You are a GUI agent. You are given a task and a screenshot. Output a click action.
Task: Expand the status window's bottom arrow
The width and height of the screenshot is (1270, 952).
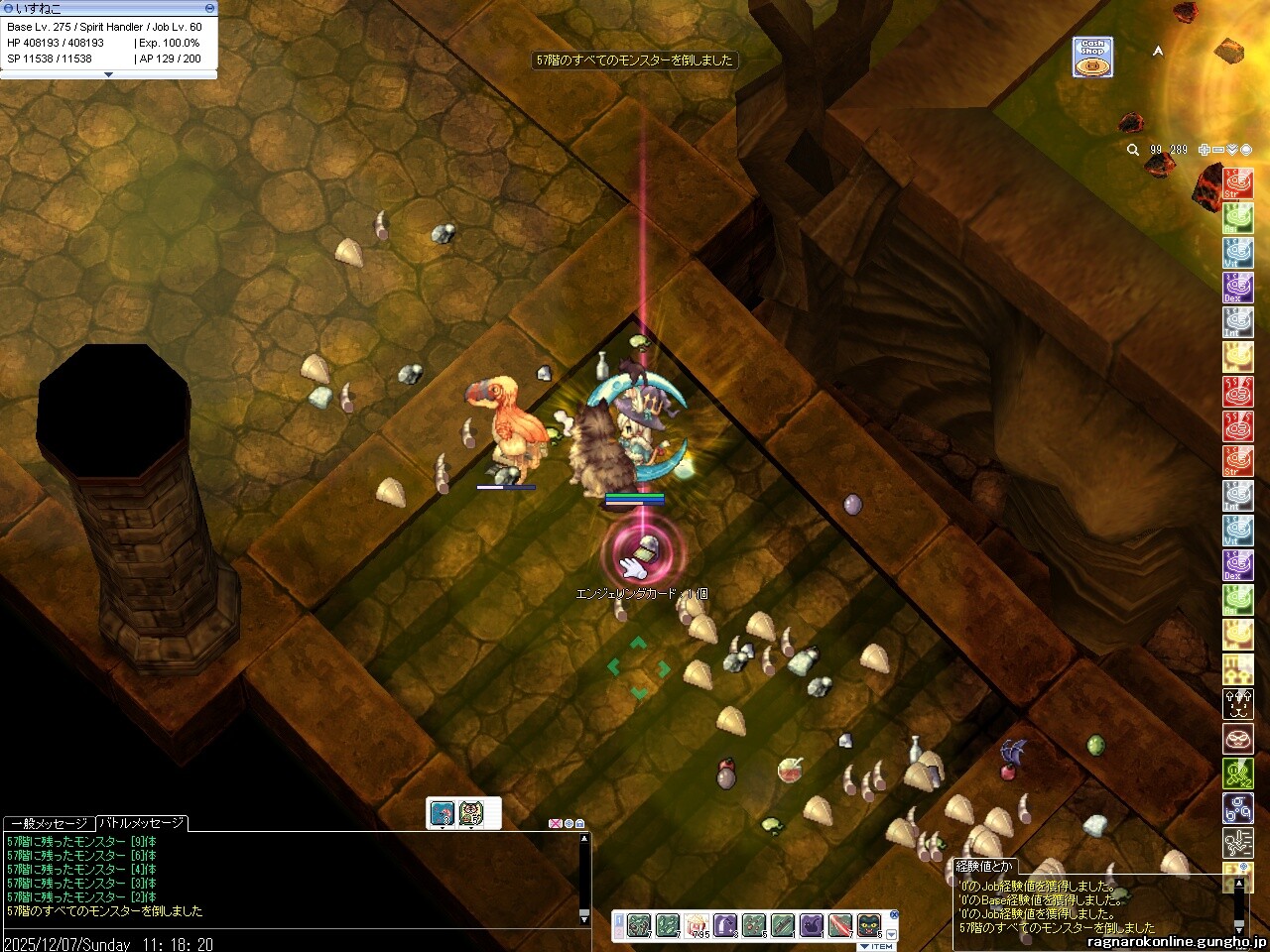(108, 74)
